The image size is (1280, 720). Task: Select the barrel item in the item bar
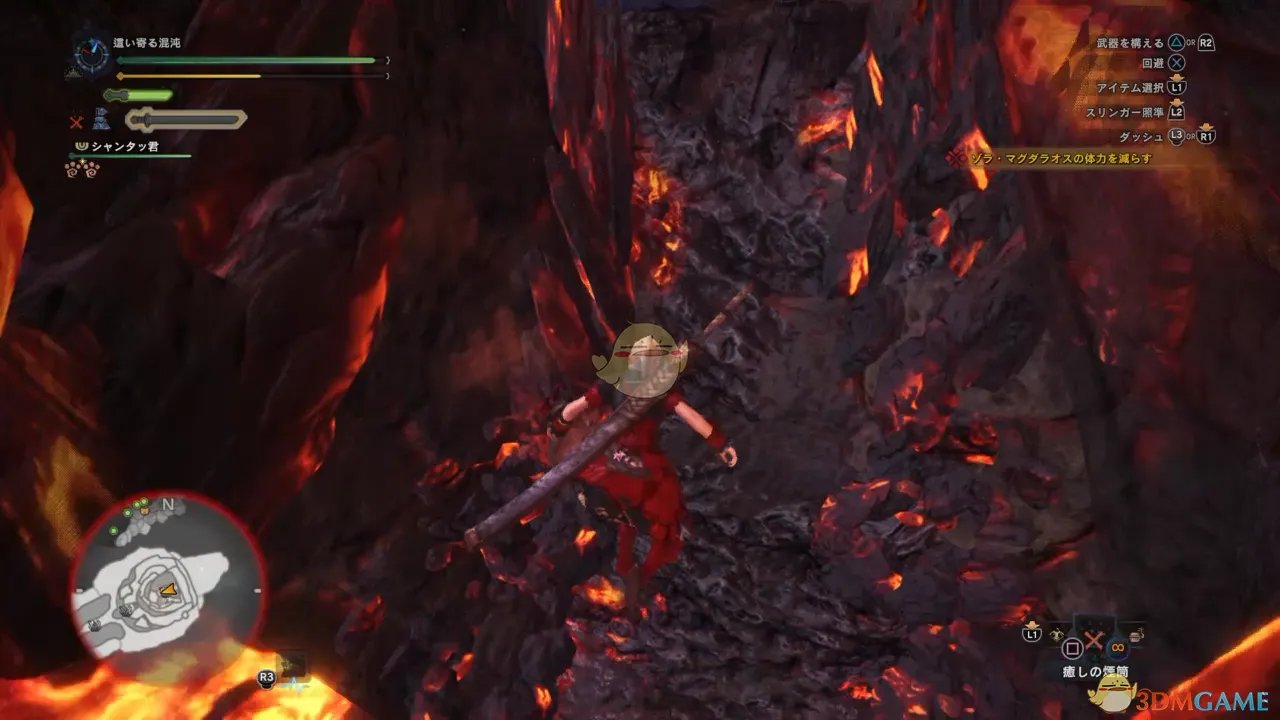coord(1134,633)
